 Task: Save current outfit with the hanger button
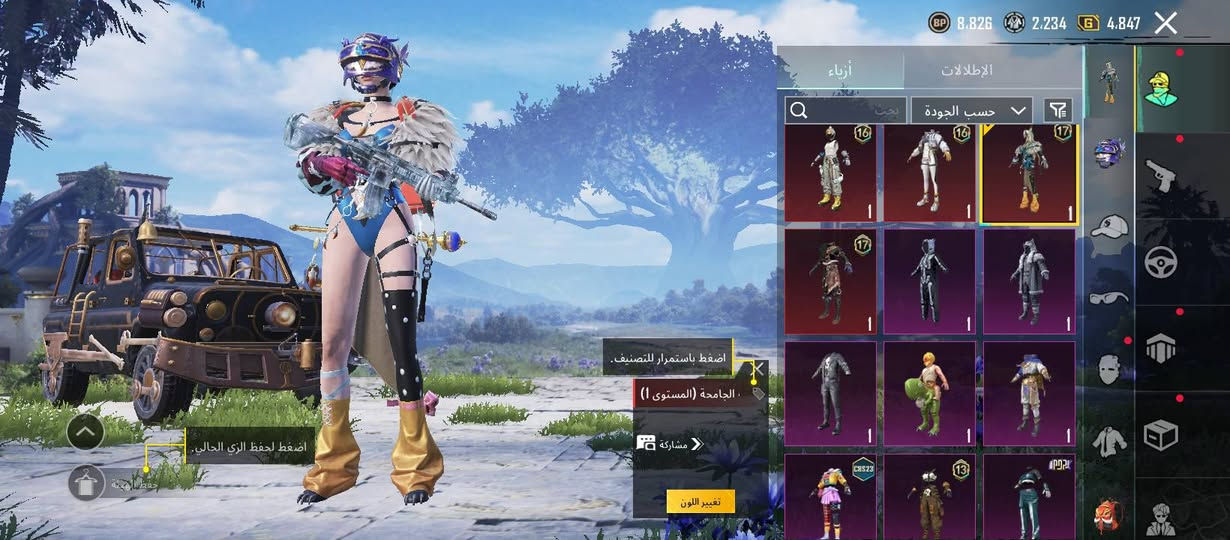click(x=87, y=483)
